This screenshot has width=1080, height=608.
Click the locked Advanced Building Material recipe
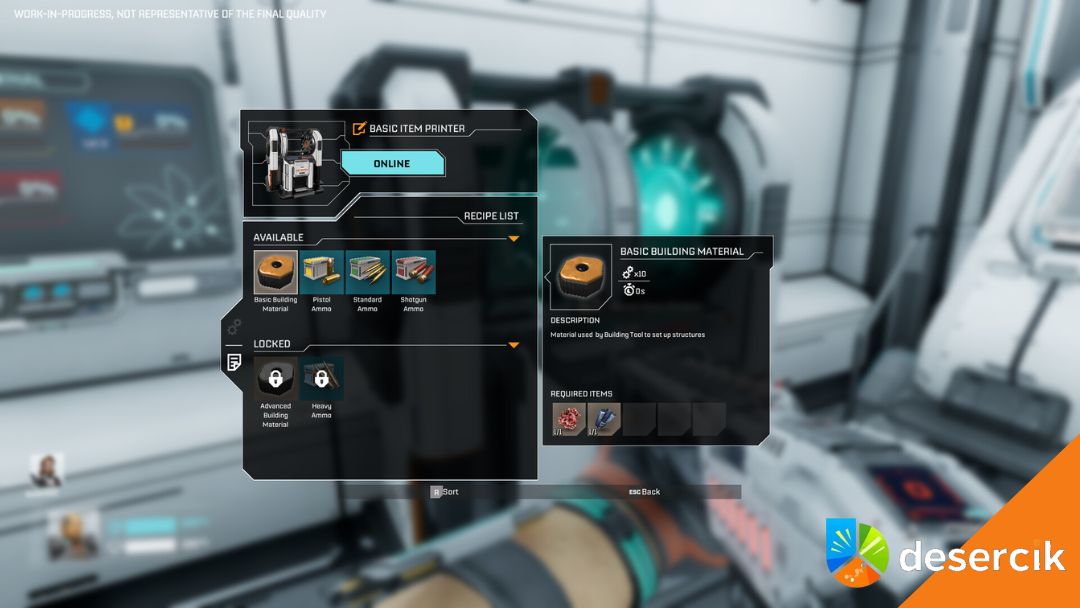[275, 379]
